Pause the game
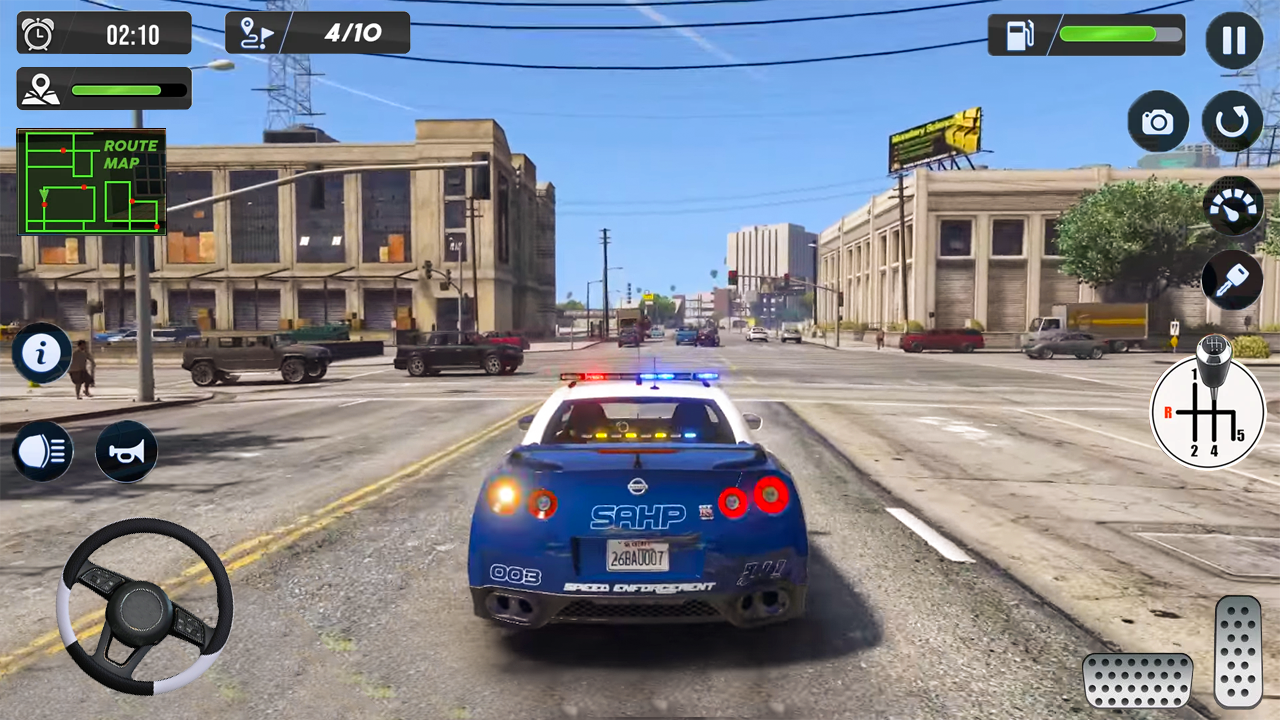Screen dimensions: 1280x720 pos(1233,40)
